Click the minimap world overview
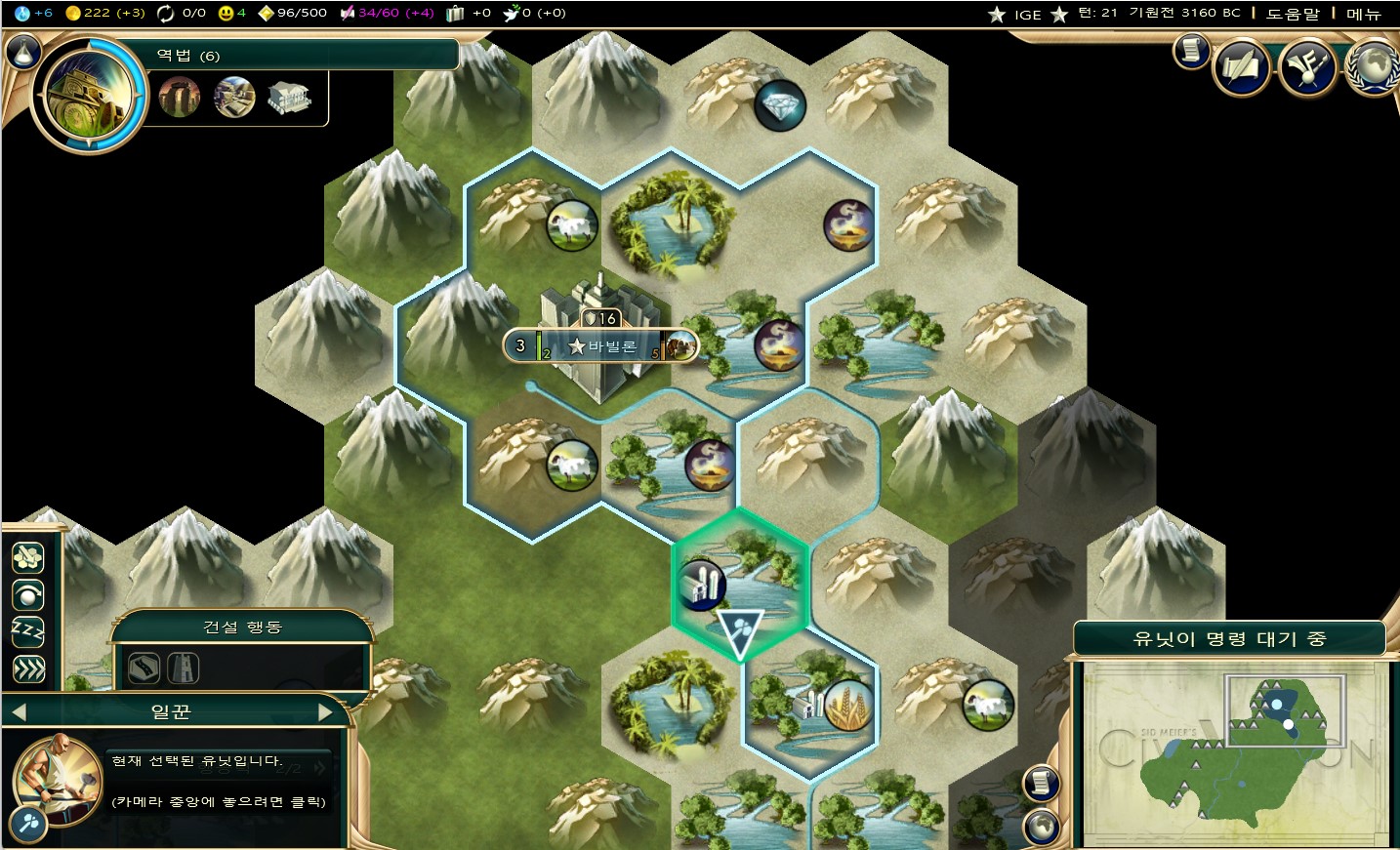 (1234, 753)
